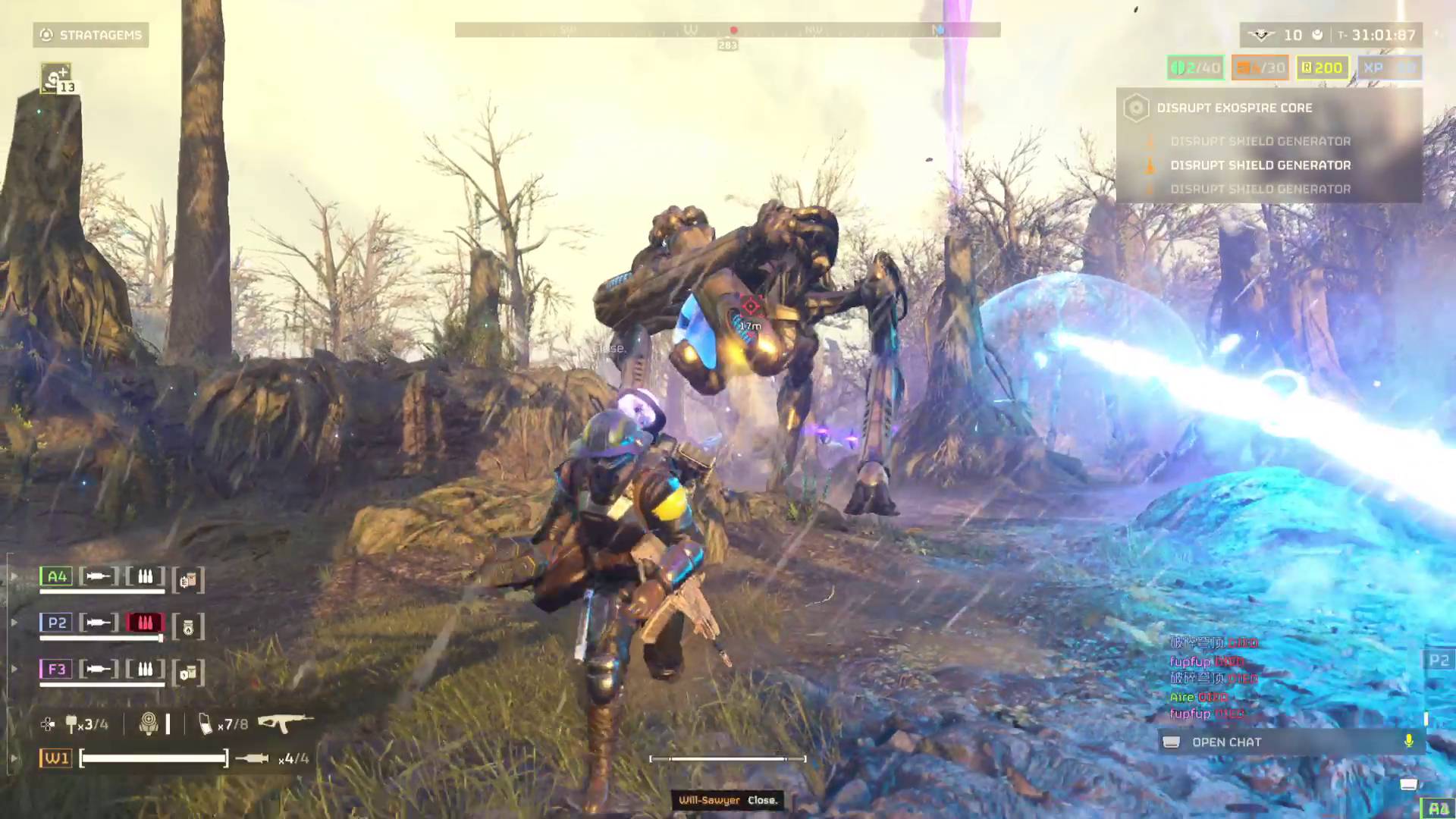Select the STRATAGEMS panel icon
The height and width of the screenshot is (819, 1456).
click(x=45, y=35)
